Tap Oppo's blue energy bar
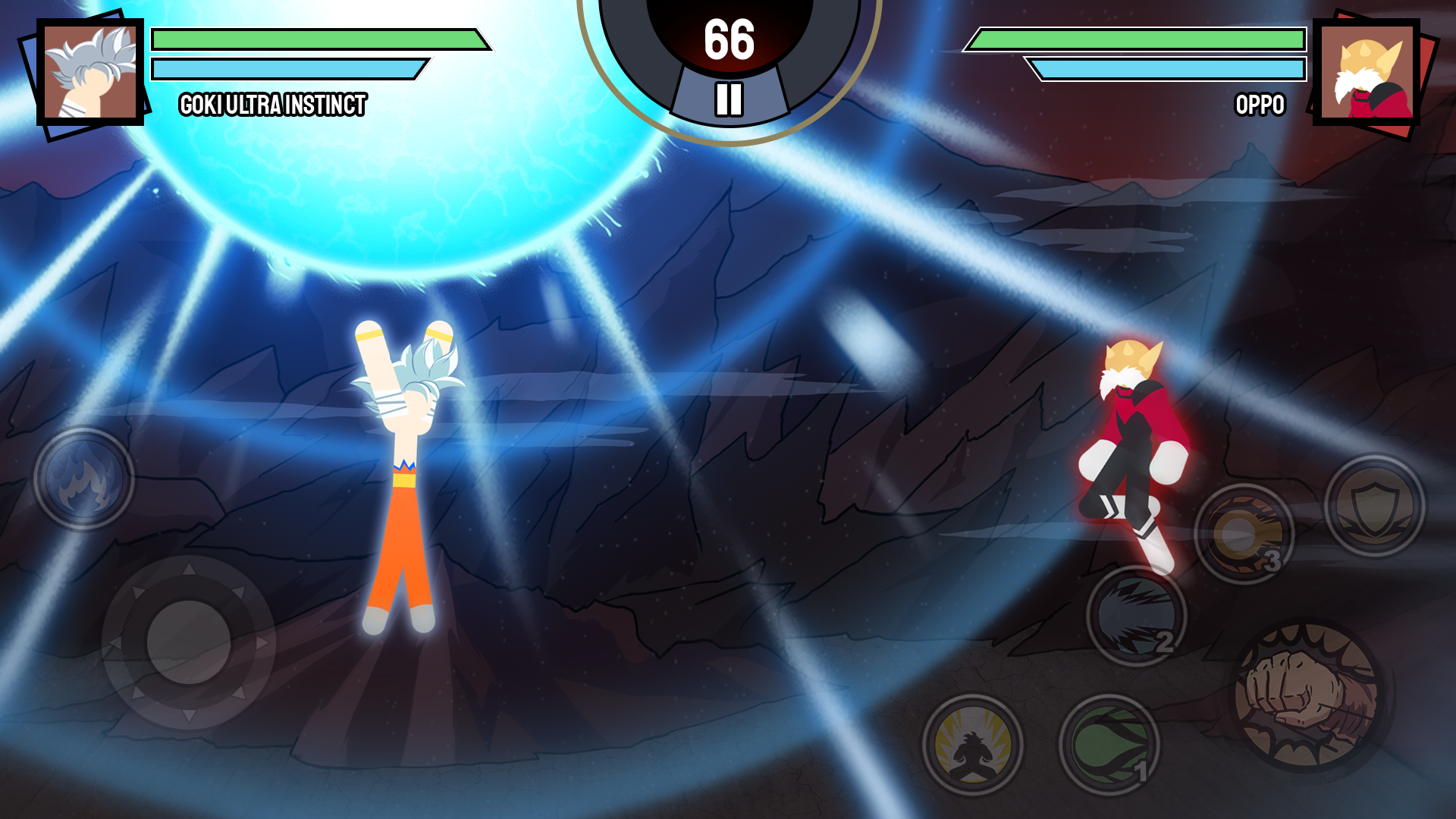 pos(1168,69)
